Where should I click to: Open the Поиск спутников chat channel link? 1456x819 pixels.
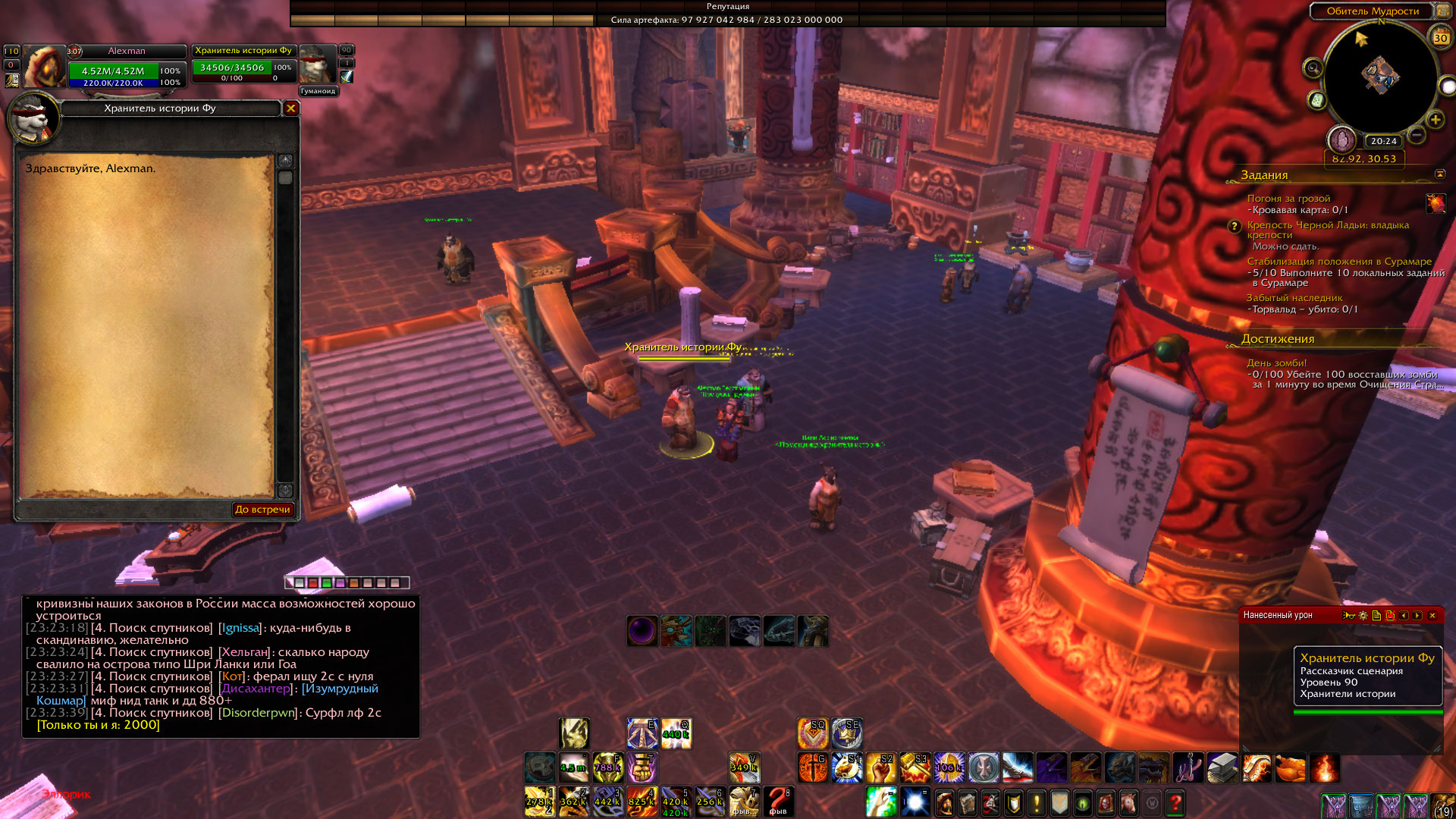point(152,628)
